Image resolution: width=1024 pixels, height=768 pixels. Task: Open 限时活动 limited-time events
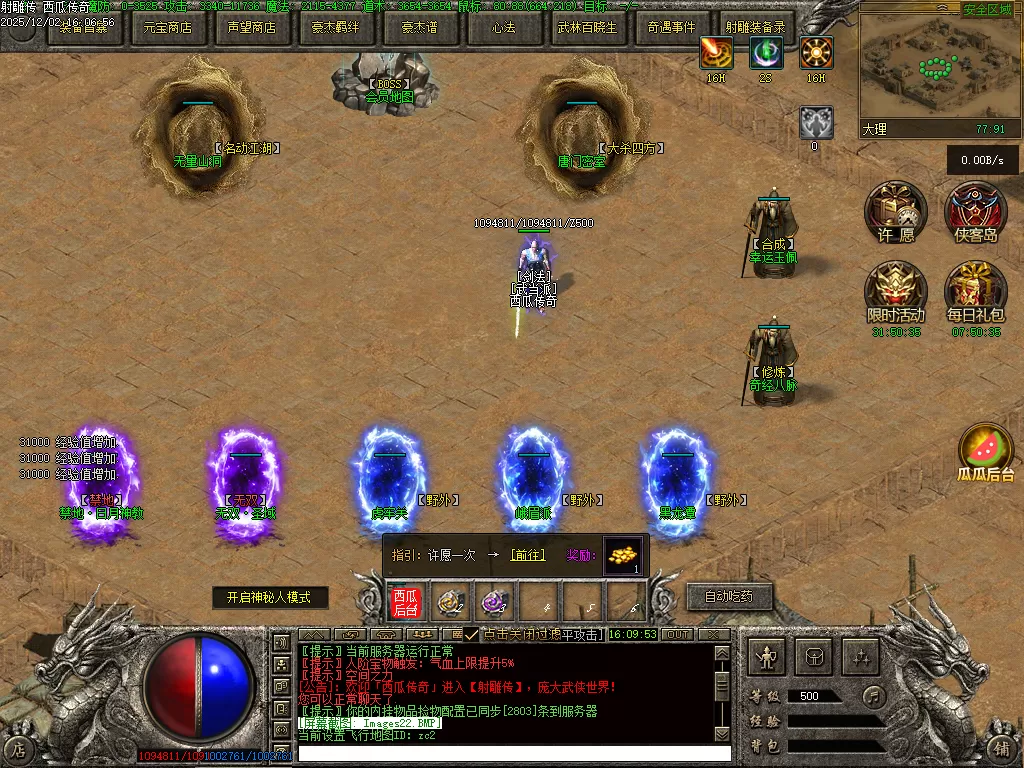pyautogui.click(x=895, y=290)
